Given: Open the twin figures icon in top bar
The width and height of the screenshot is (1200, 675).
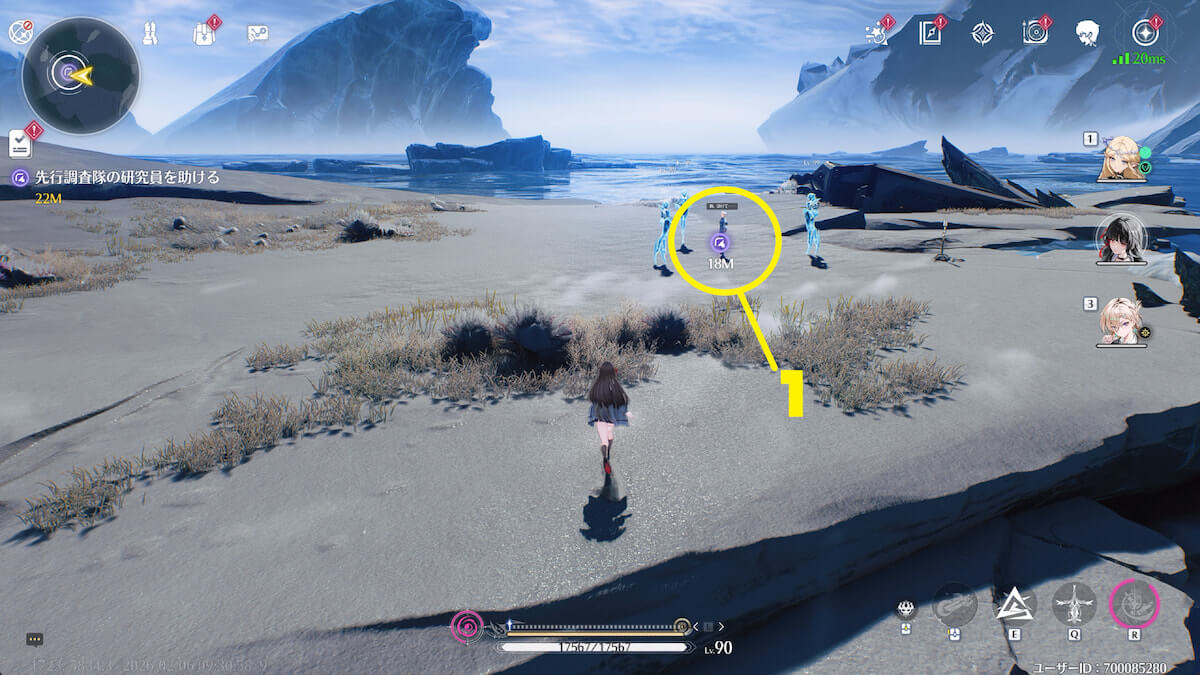Looking at the screenshot, I should click(x=149, y=34).
